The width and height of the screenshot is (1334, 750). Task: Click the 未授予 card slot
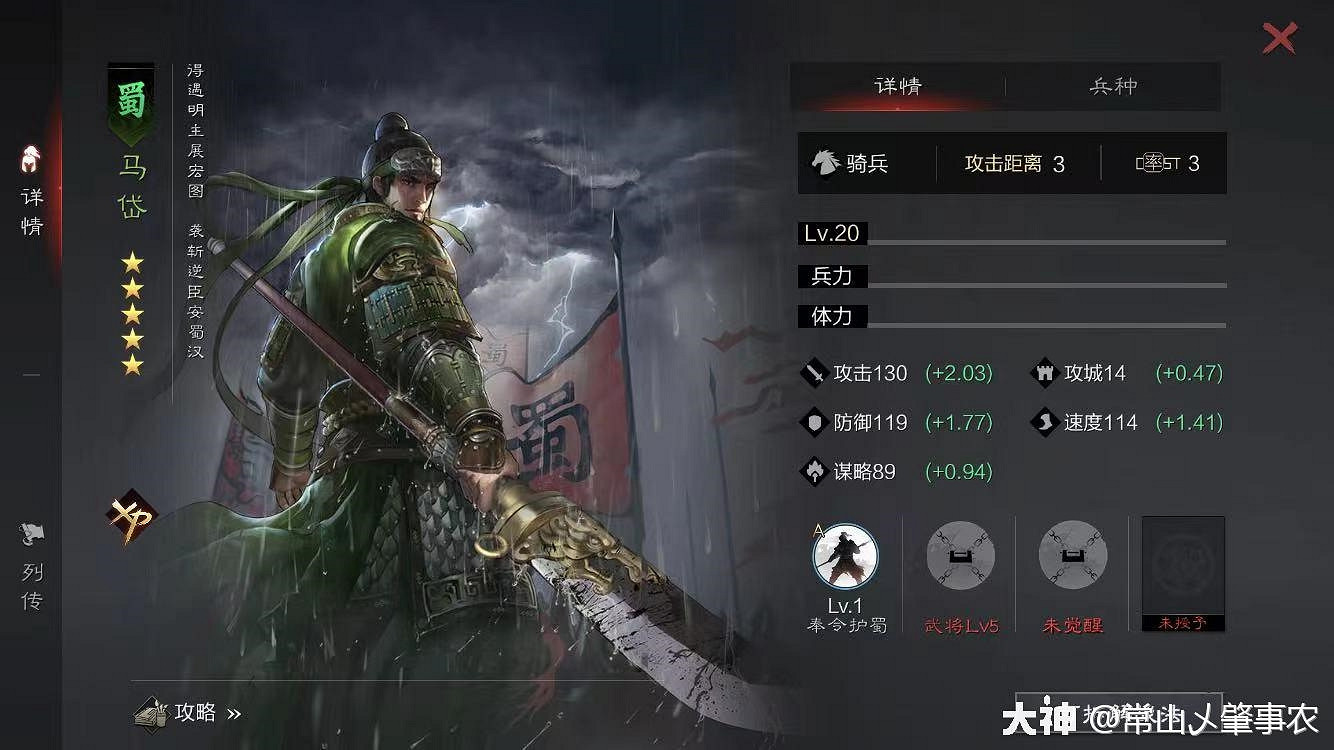click(x=1182, y=572)
